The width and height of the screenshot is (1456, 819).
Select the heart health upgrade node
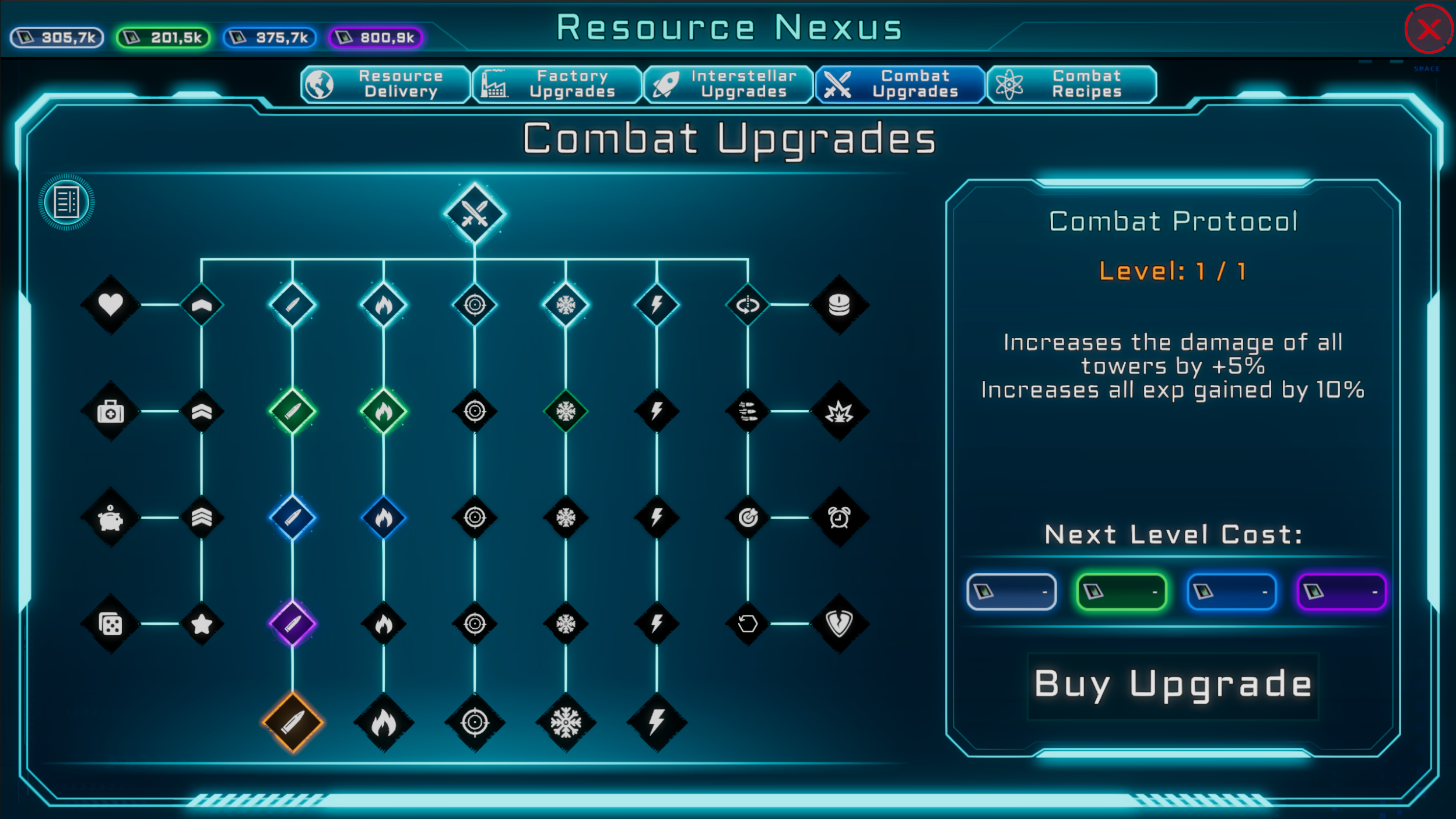tap(110, 304)
